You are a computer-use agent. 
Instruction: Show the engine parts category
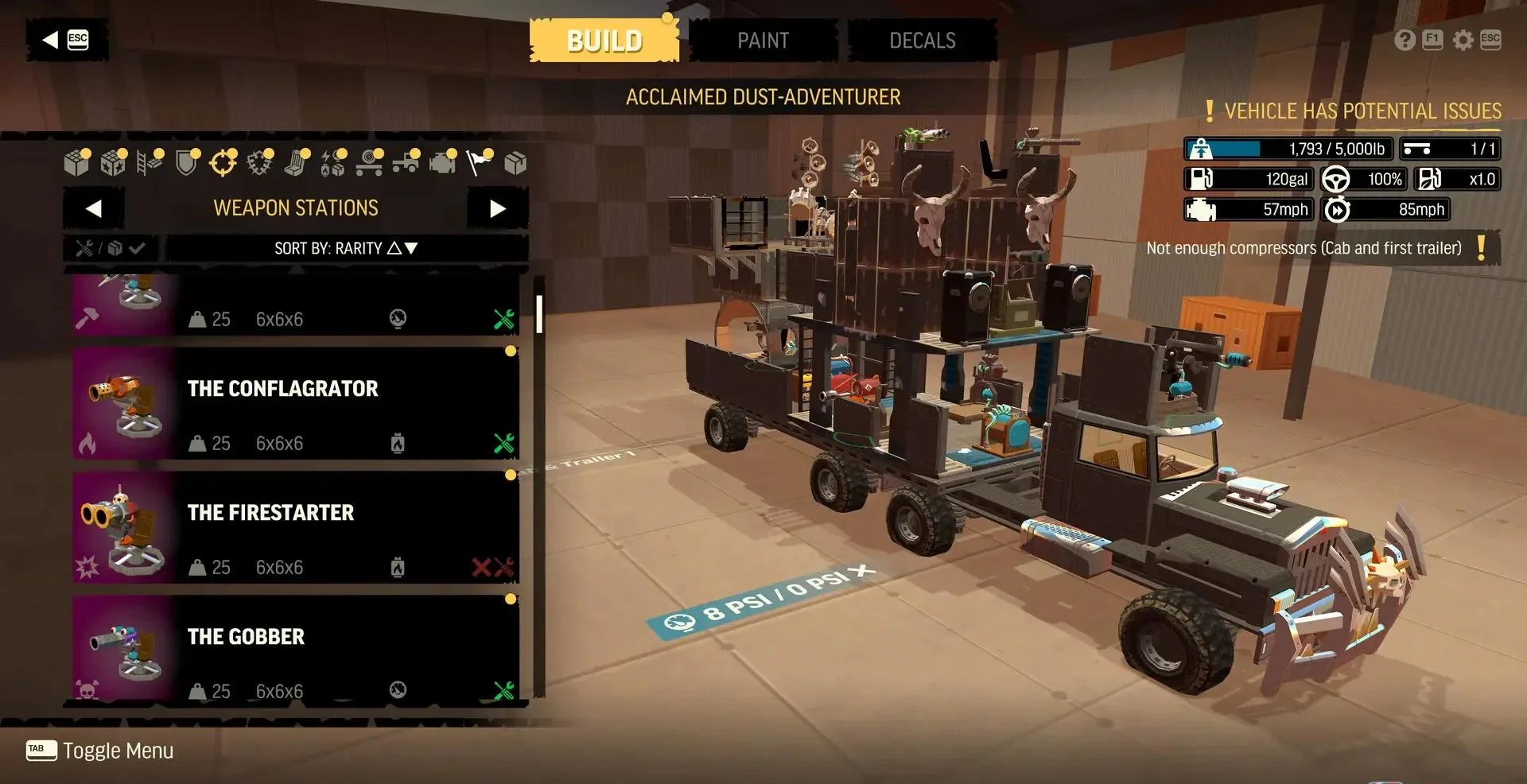pyautogui.click(x=442, y=163)
